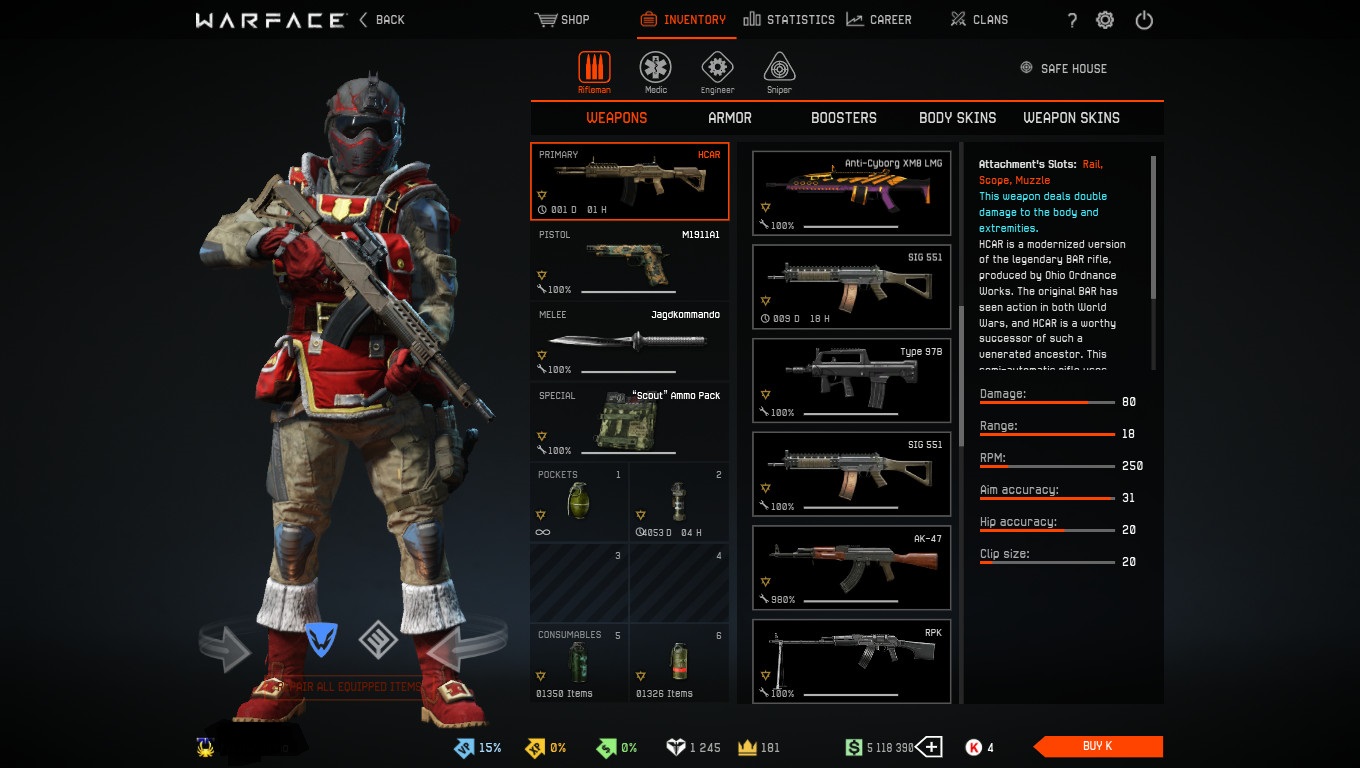Open the Statistics page

click(789, 19)
